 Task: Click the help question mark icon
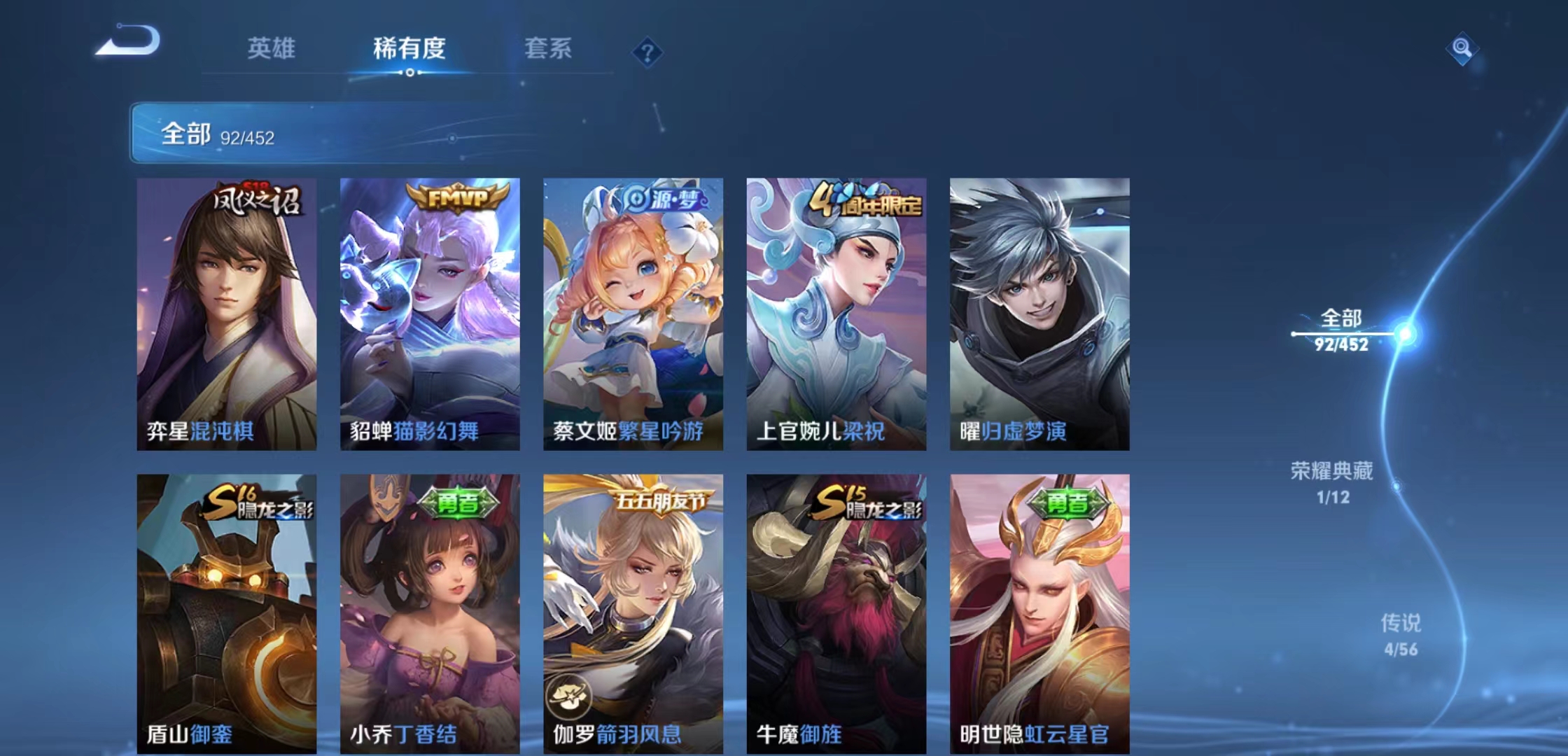(647, 52)
